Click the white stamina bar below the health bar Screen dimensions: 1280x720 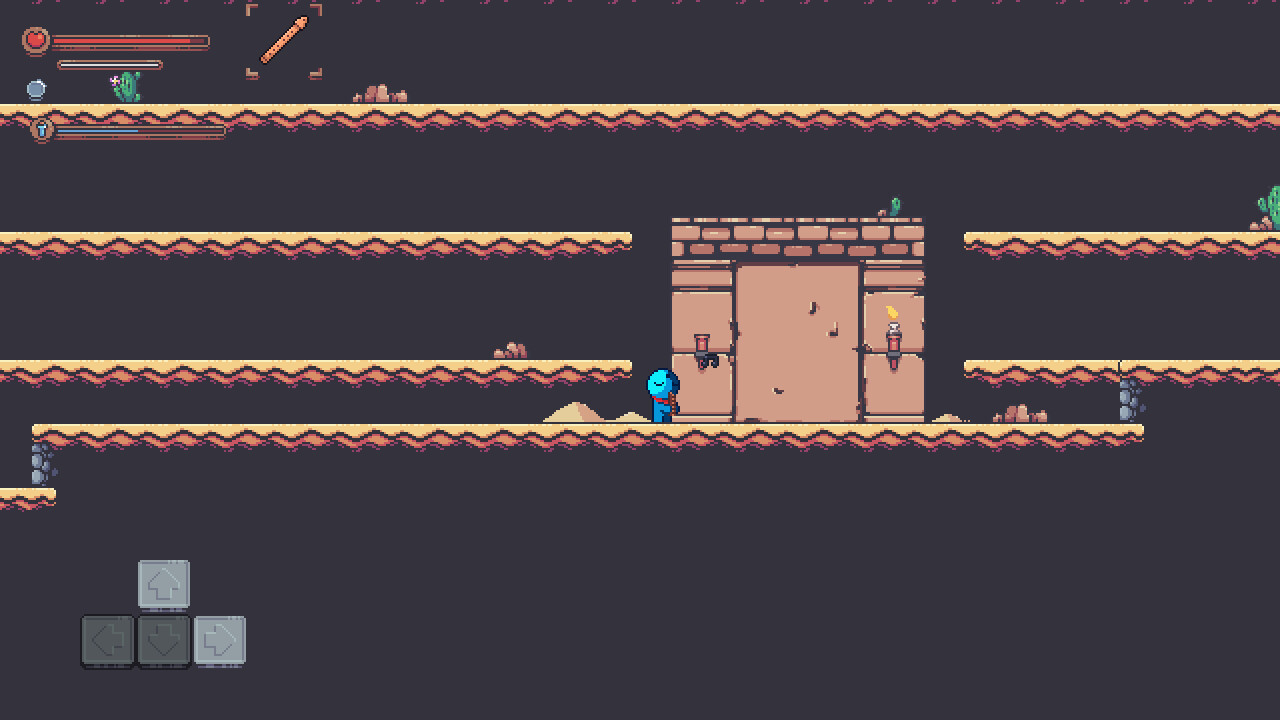[110, 64]
